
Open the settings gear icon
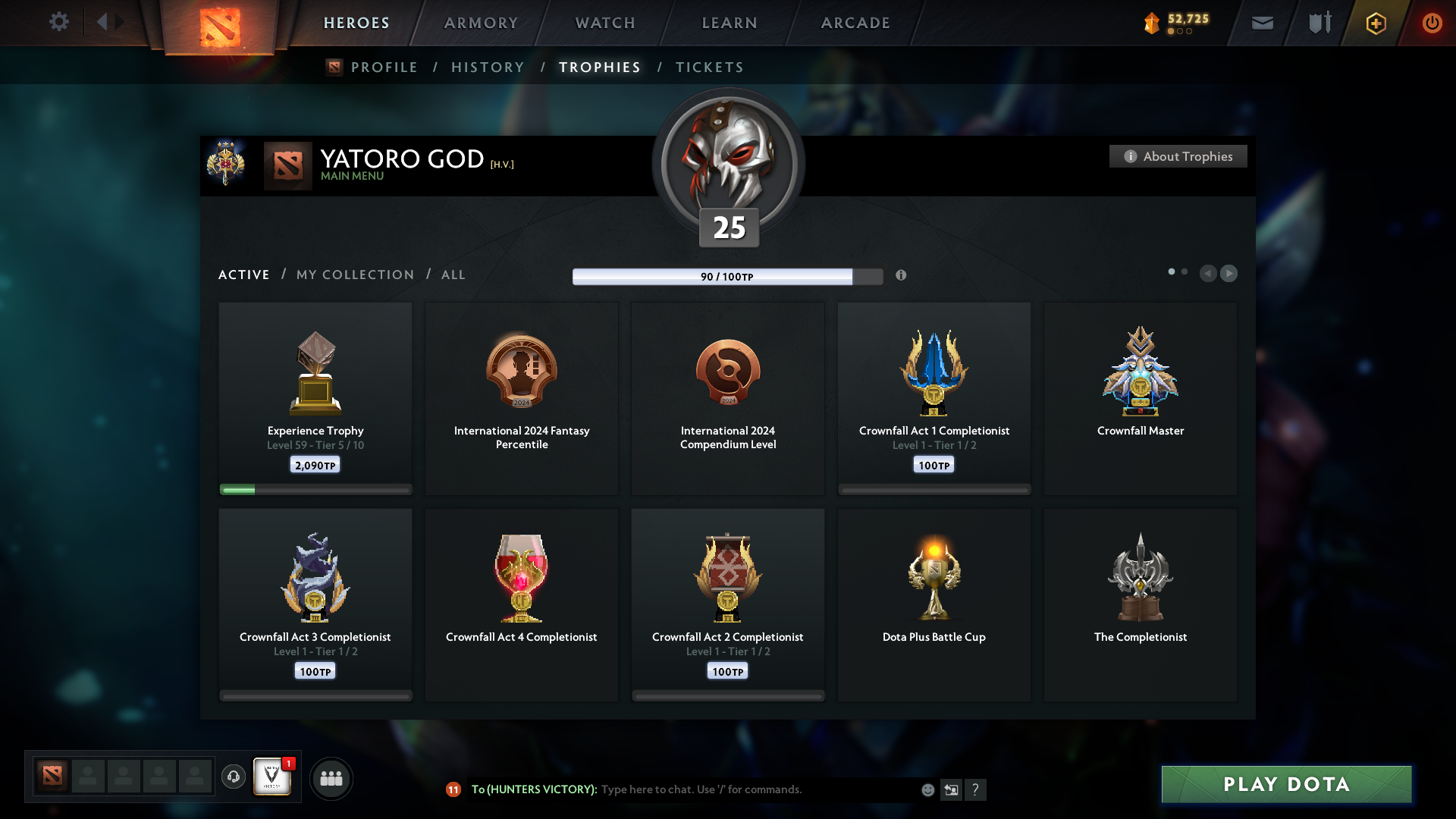(x=59, y=22)
